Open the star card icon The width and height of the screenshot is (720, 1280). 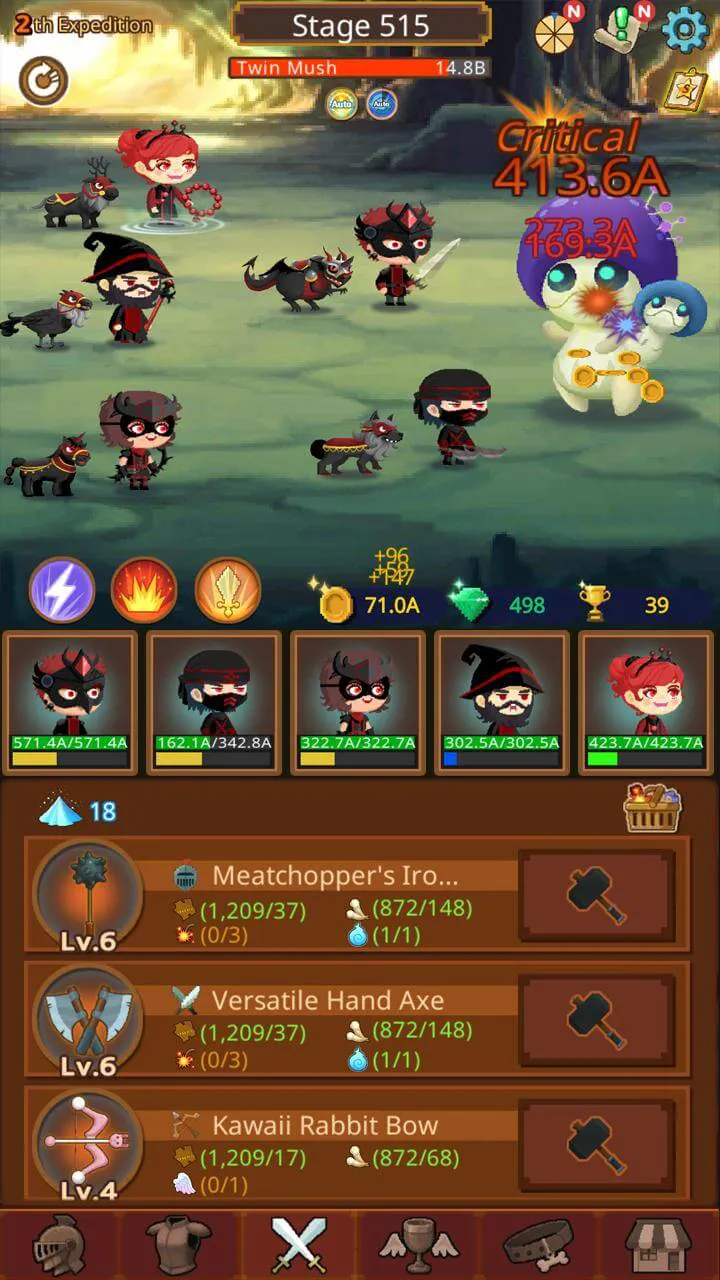pos(685,90)
